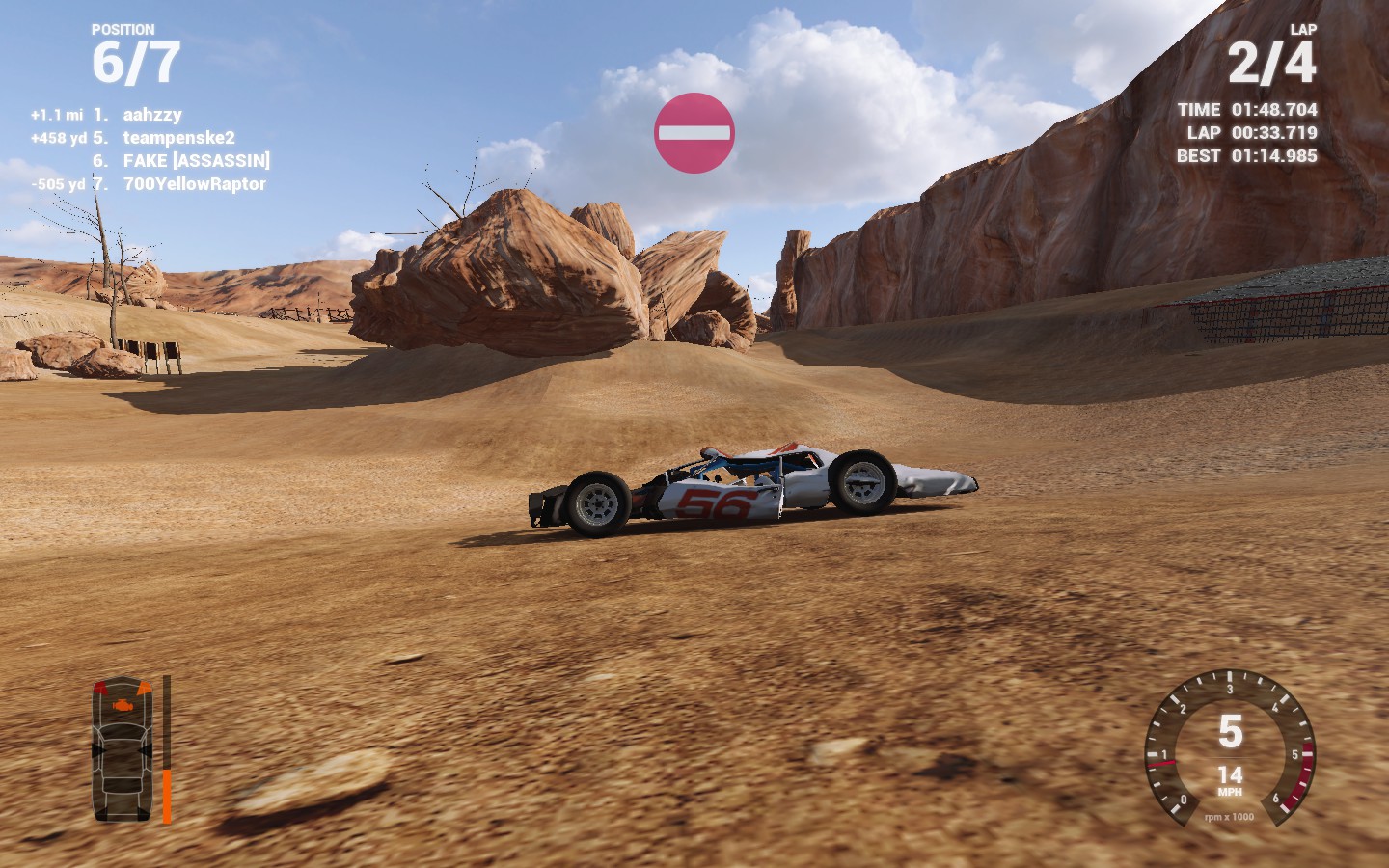Image resolution: width=1389 pixels, height=868 pixels.
Task: Select the FAKE [ASSASSIN] standings entry
Action: coord(196,162)
